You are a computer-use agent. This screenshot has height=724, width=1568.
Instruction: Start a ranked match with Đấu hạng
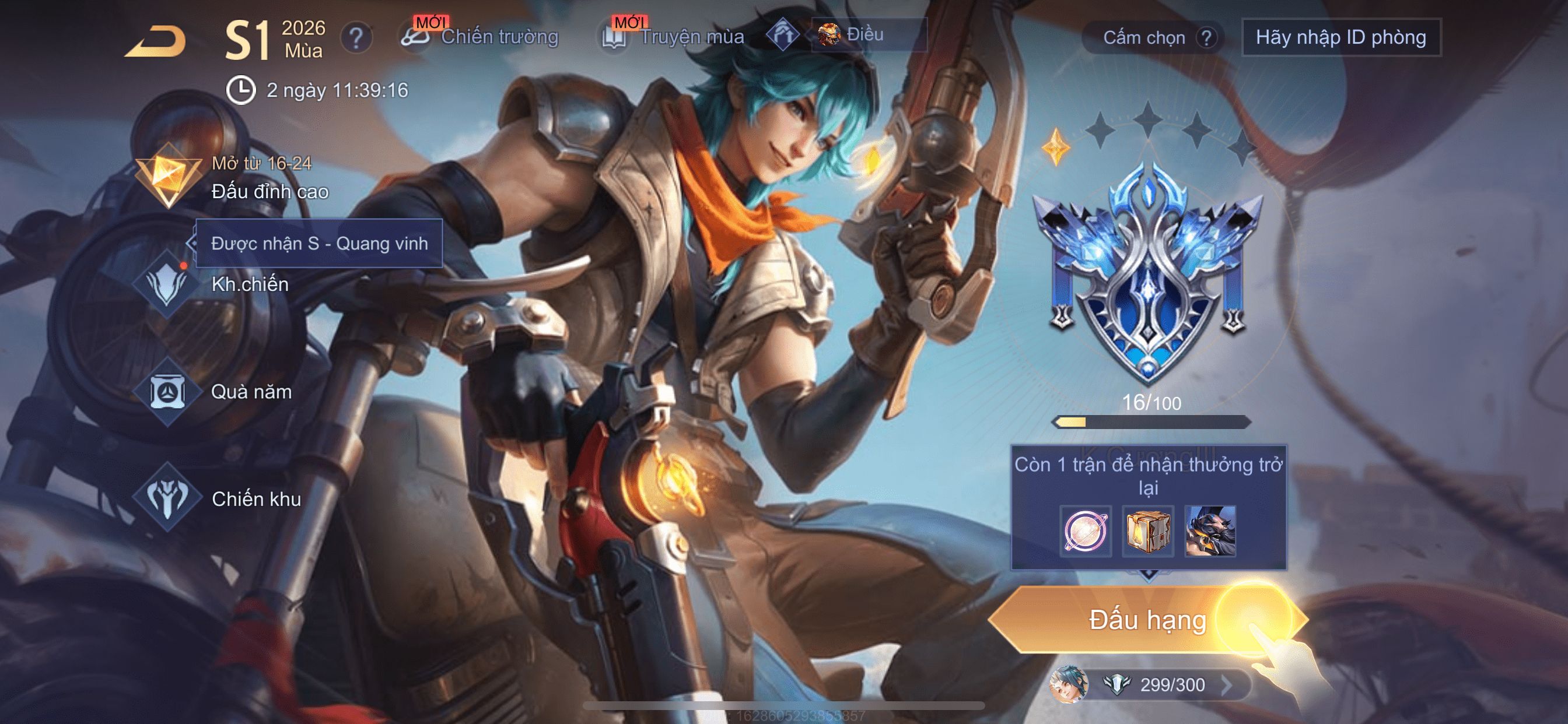pos(1147,620)
